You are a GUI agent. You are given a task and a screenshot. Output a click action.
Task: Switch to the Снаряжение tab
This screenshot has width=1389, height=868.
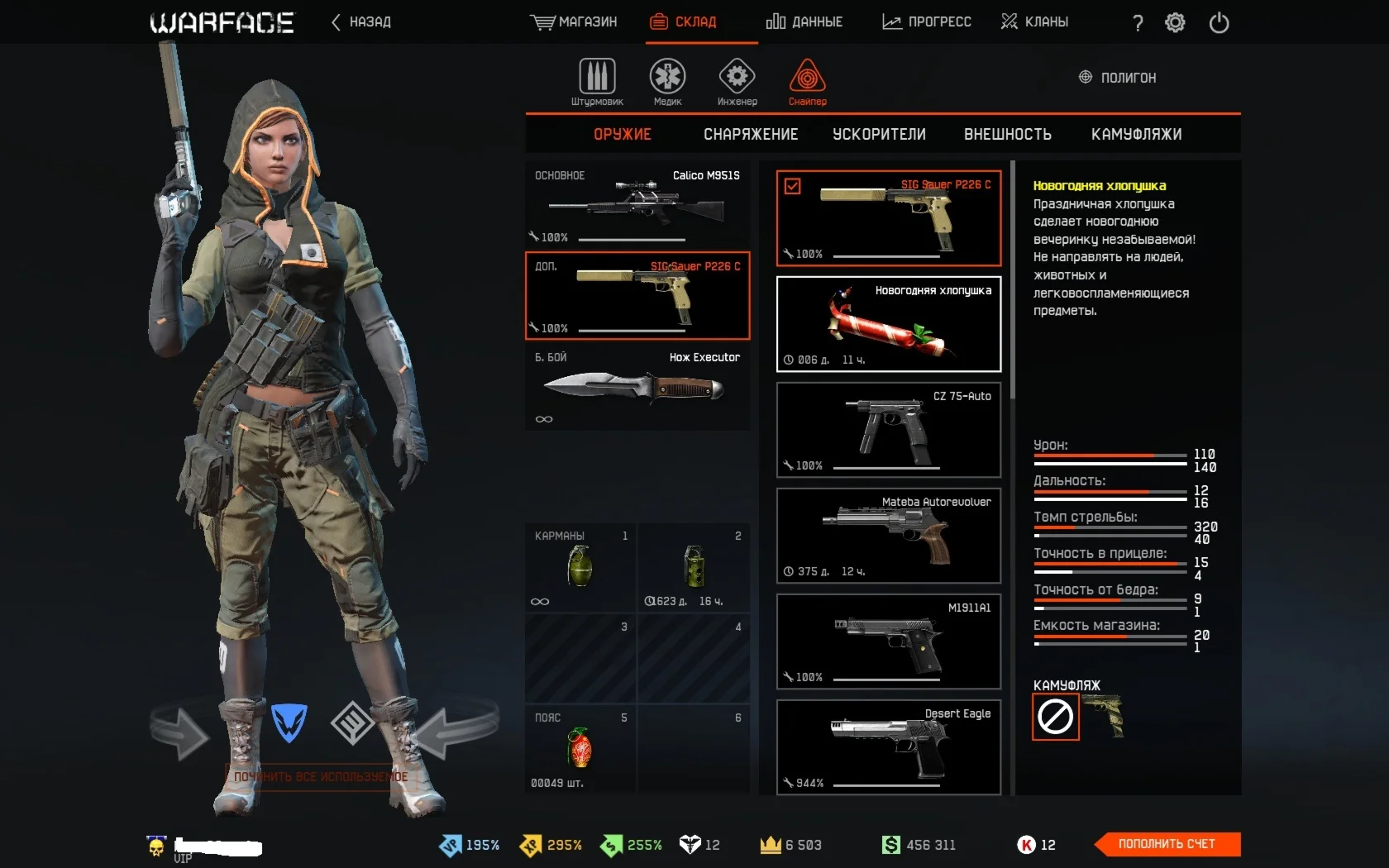coord(751,134)
